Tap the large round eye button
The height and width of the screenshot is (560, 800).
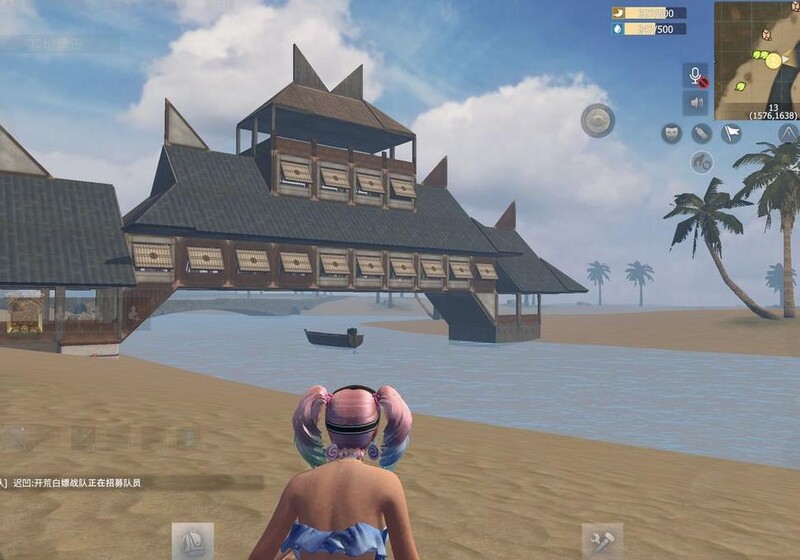pyautogui.click(x=598, y=121)
